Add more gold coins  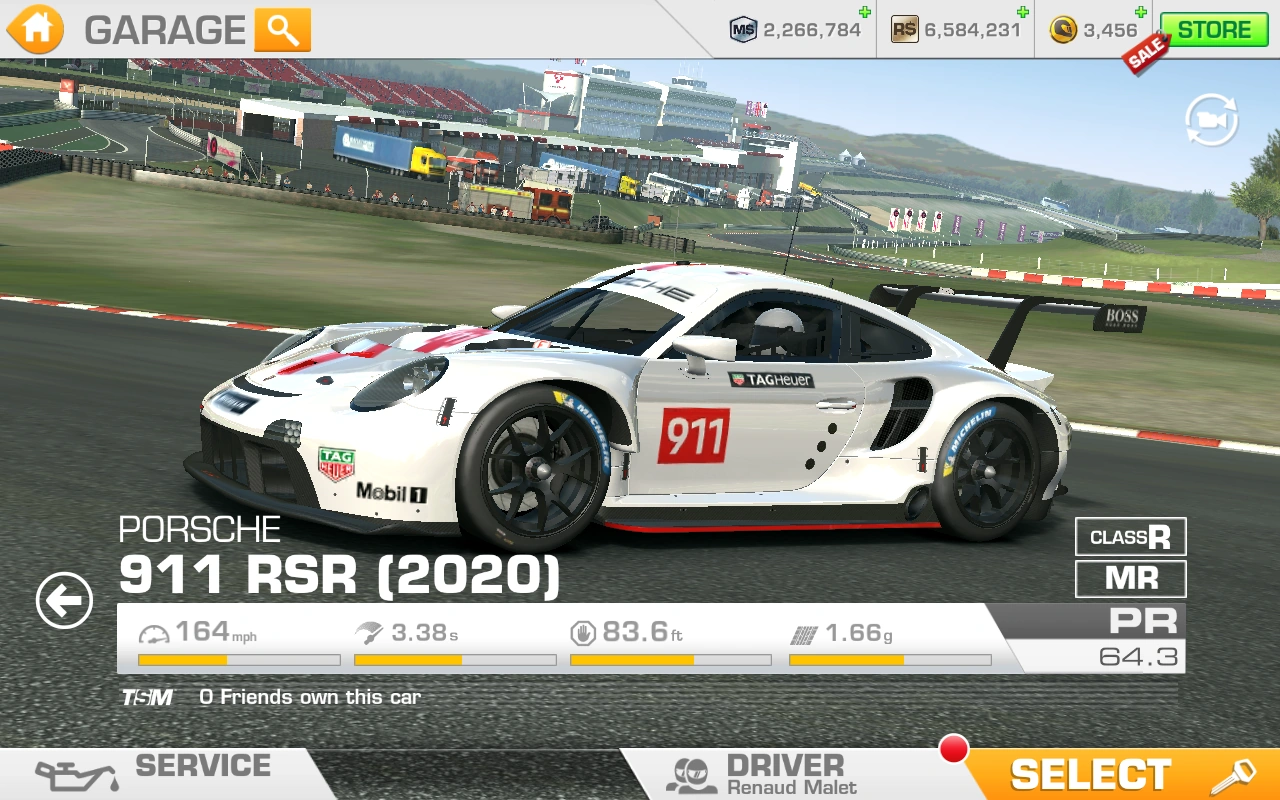1144,13
